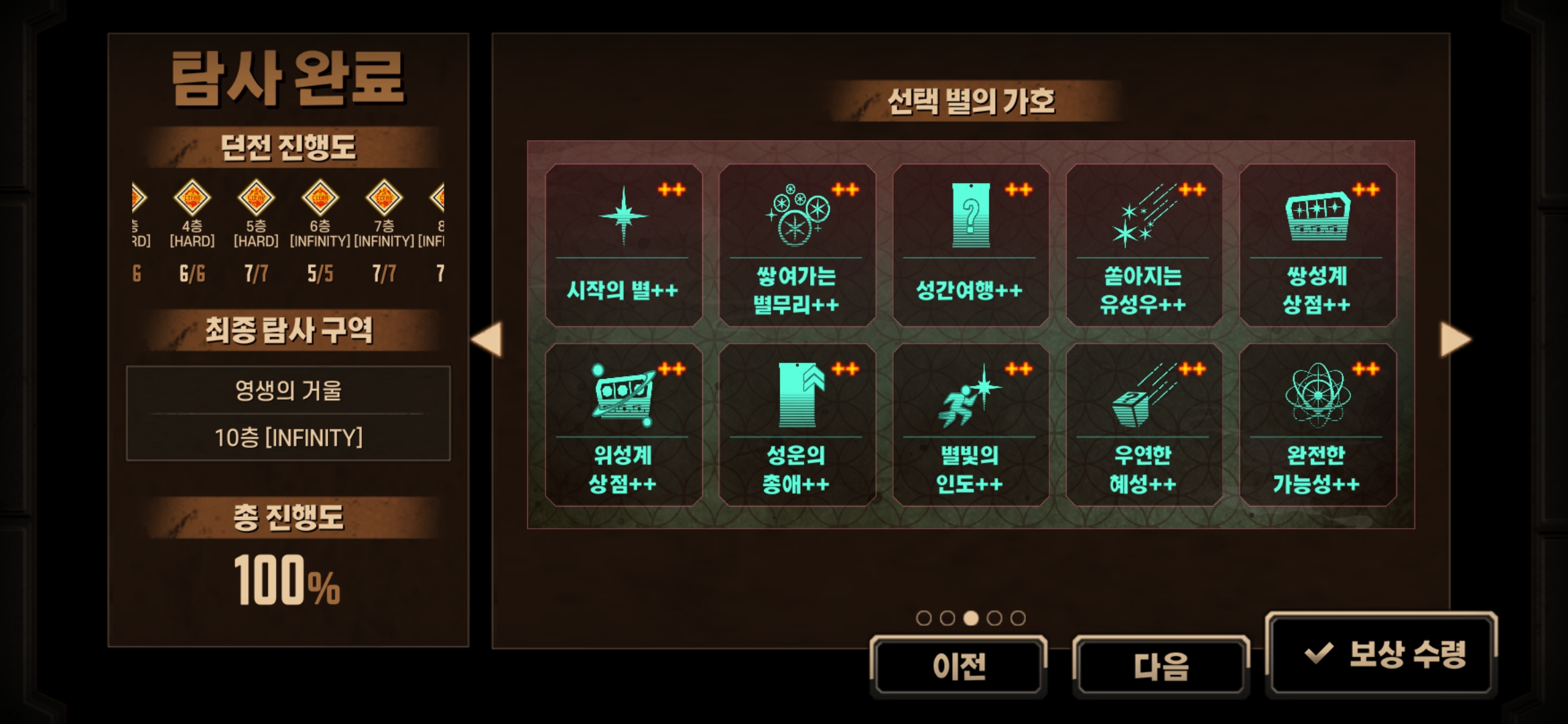
Task: Click the left page arrow
Action: coord(486,339)
